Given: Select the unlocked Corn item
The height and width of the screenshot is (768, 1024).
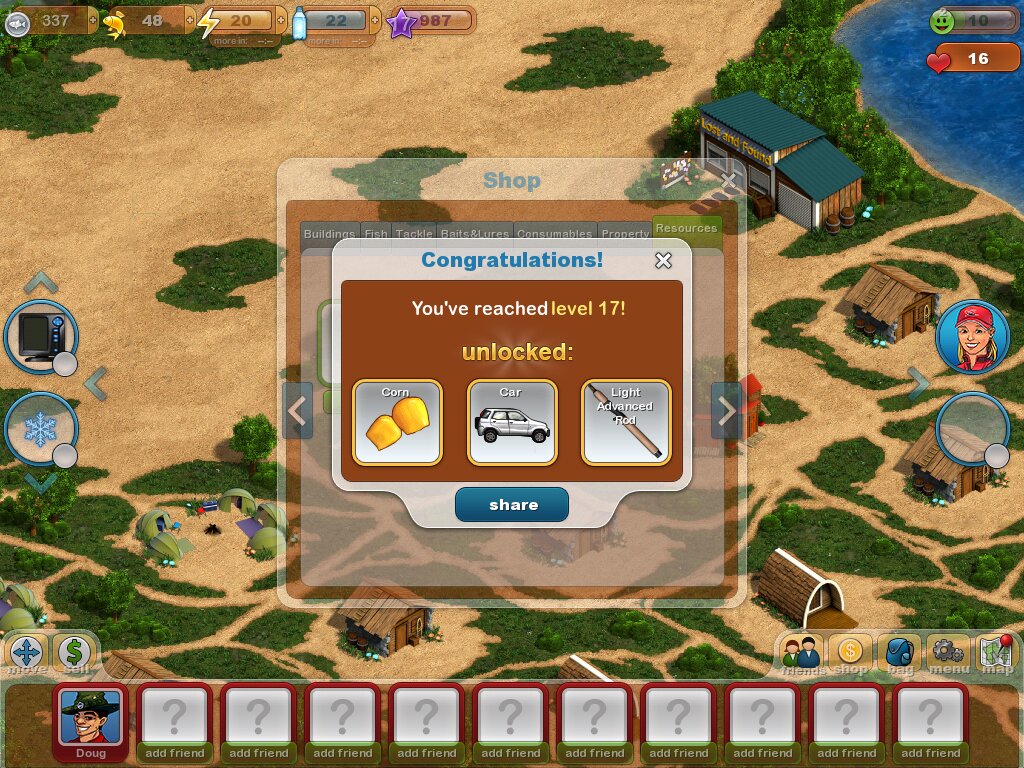Looking at the screenshot, I should click(397, 422).
